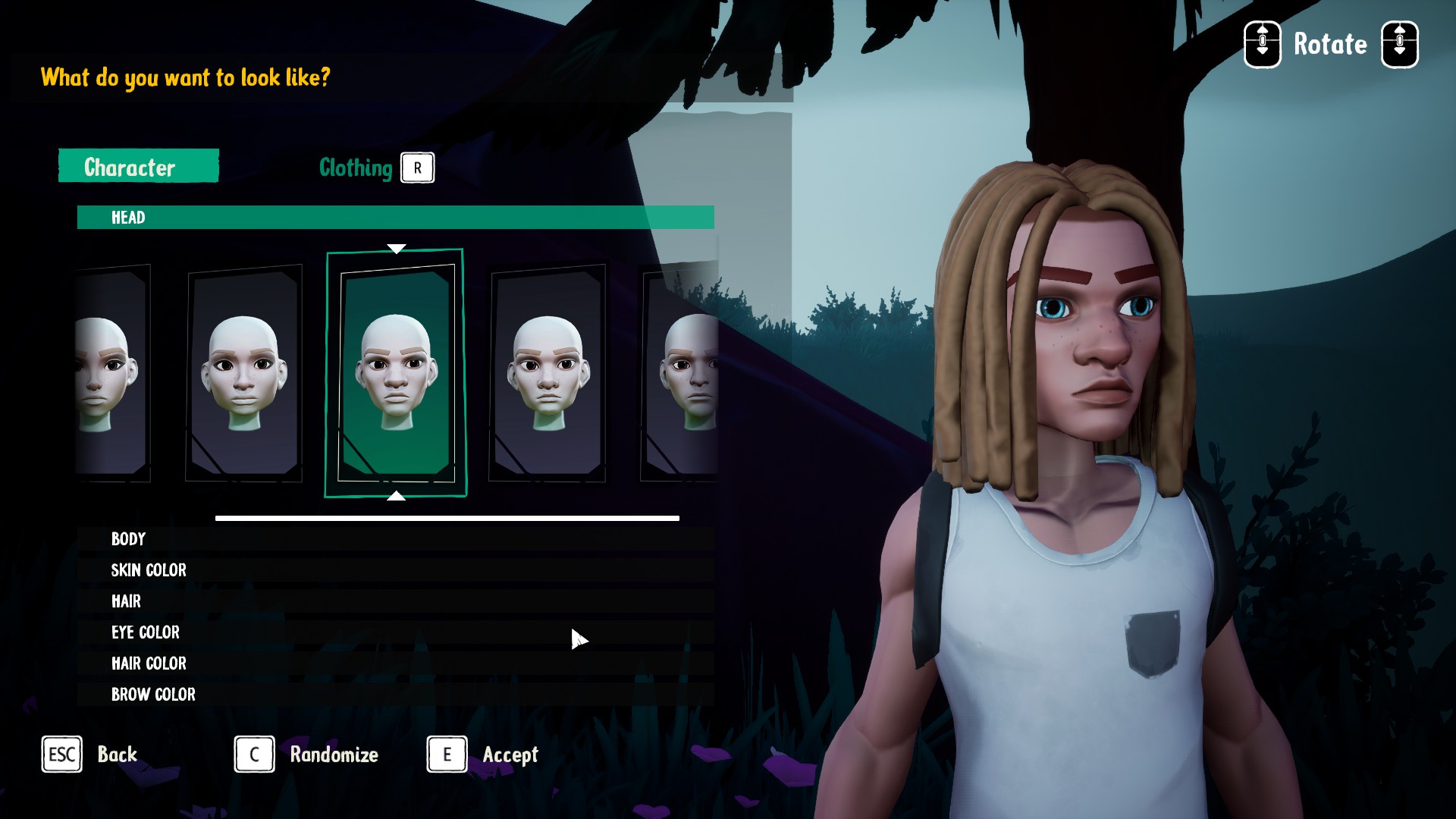The height and width of the screenshot is (819, 1456).
Task: Expand BROW COLOR settings
Action: 395,695
